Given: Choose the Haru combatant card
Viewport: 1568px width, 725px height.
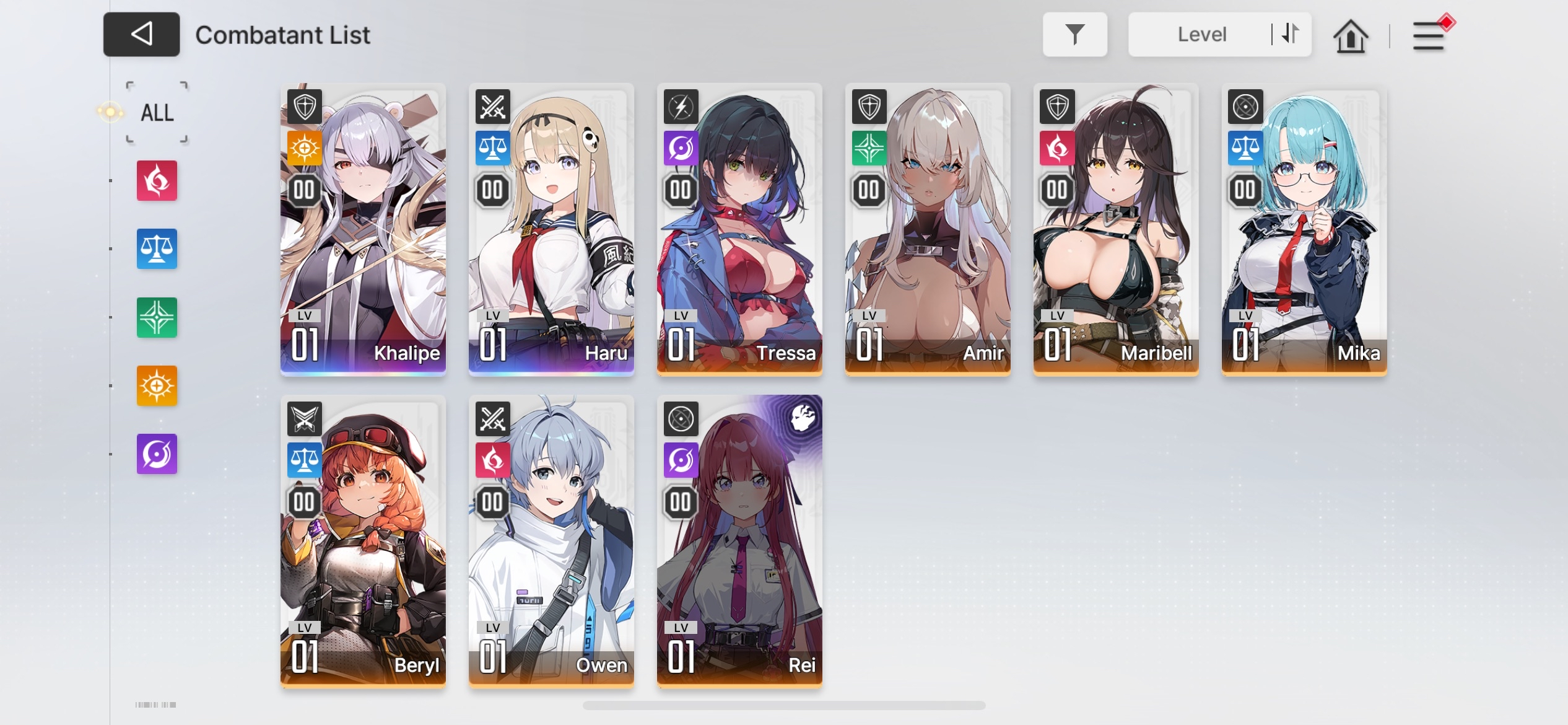Looking at the screenshot, I should pos(551,229).
